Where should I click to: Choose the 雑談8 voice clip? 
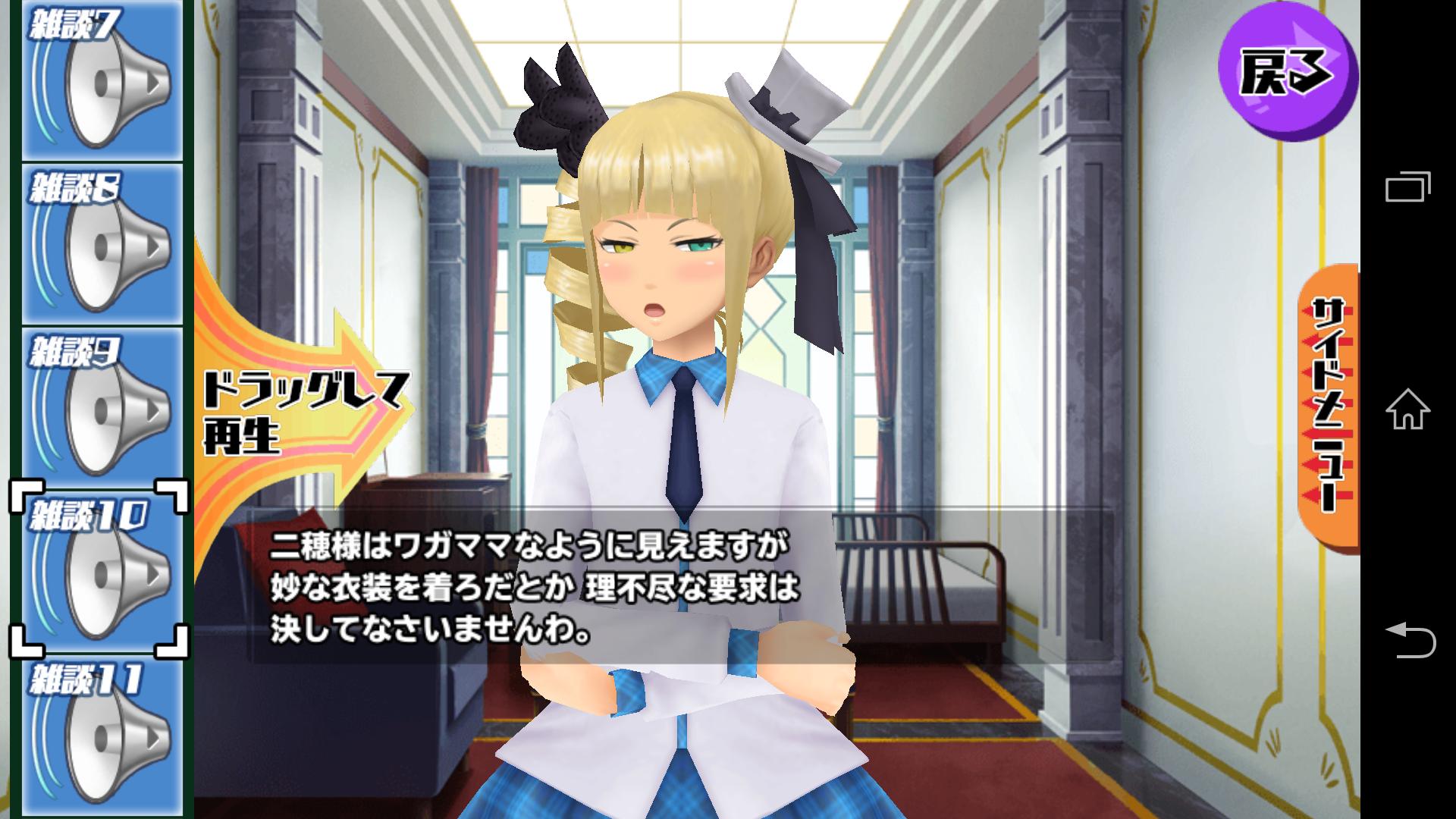(x=102, y=244)
